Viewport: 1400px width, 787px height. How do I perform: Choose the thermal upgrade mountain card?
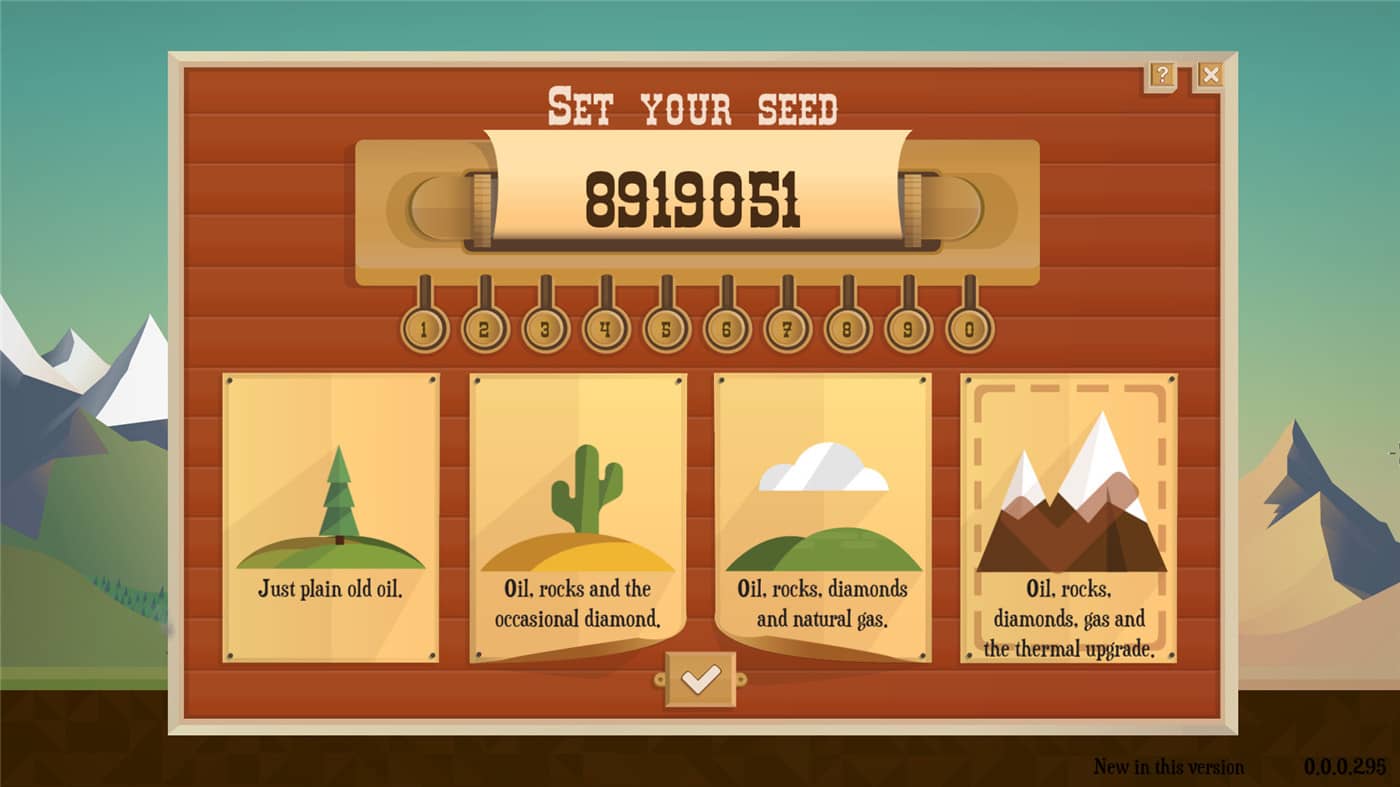pyautogui.click(x=1068, y=520)
